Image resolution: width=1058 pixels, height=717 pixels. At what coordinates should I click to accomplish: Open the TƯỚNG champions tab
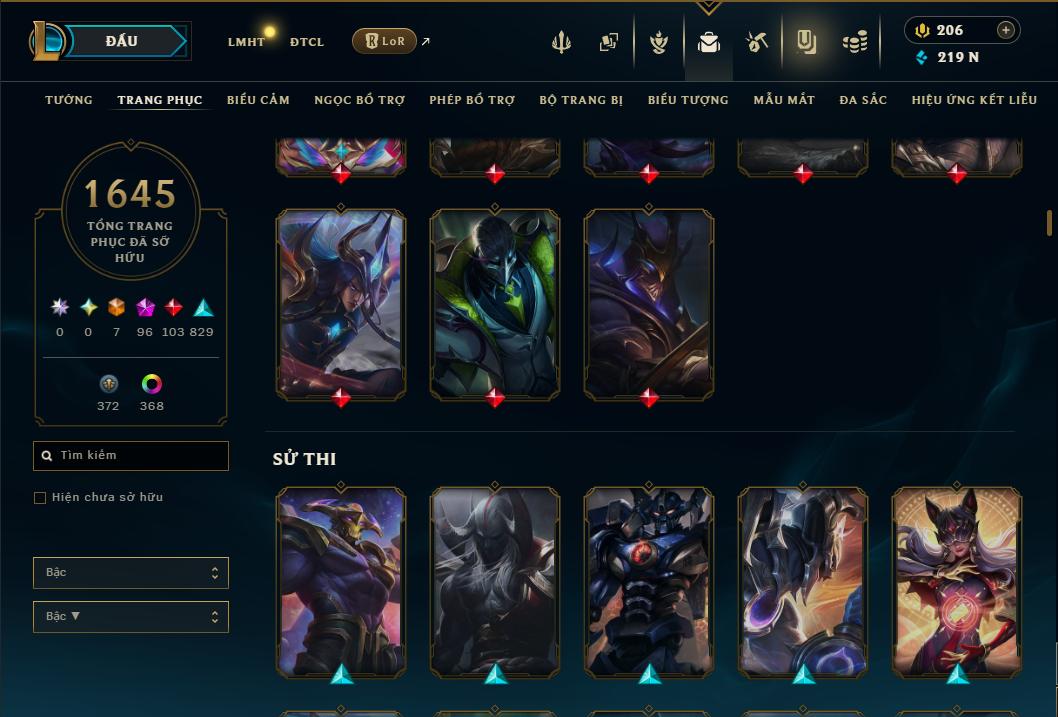[x=69, y=100]
